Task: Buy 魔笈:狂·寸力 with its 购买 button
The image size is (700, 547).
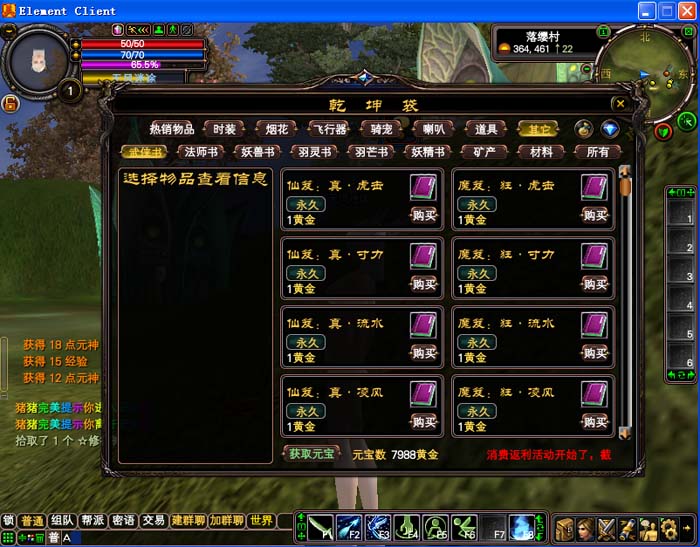Action: (595, 283)
